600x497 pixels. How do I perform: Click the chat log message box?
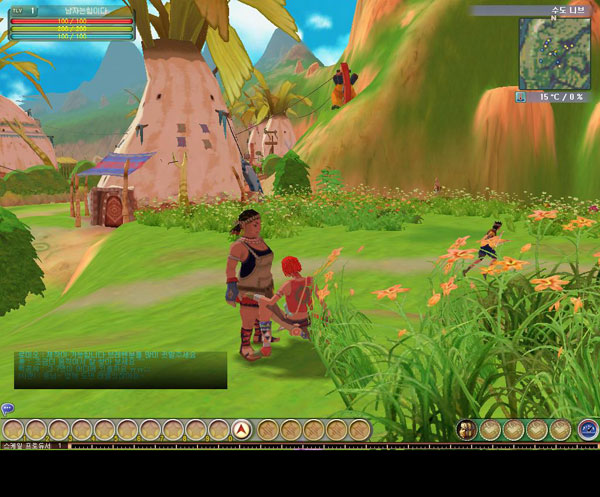point(120,369)
